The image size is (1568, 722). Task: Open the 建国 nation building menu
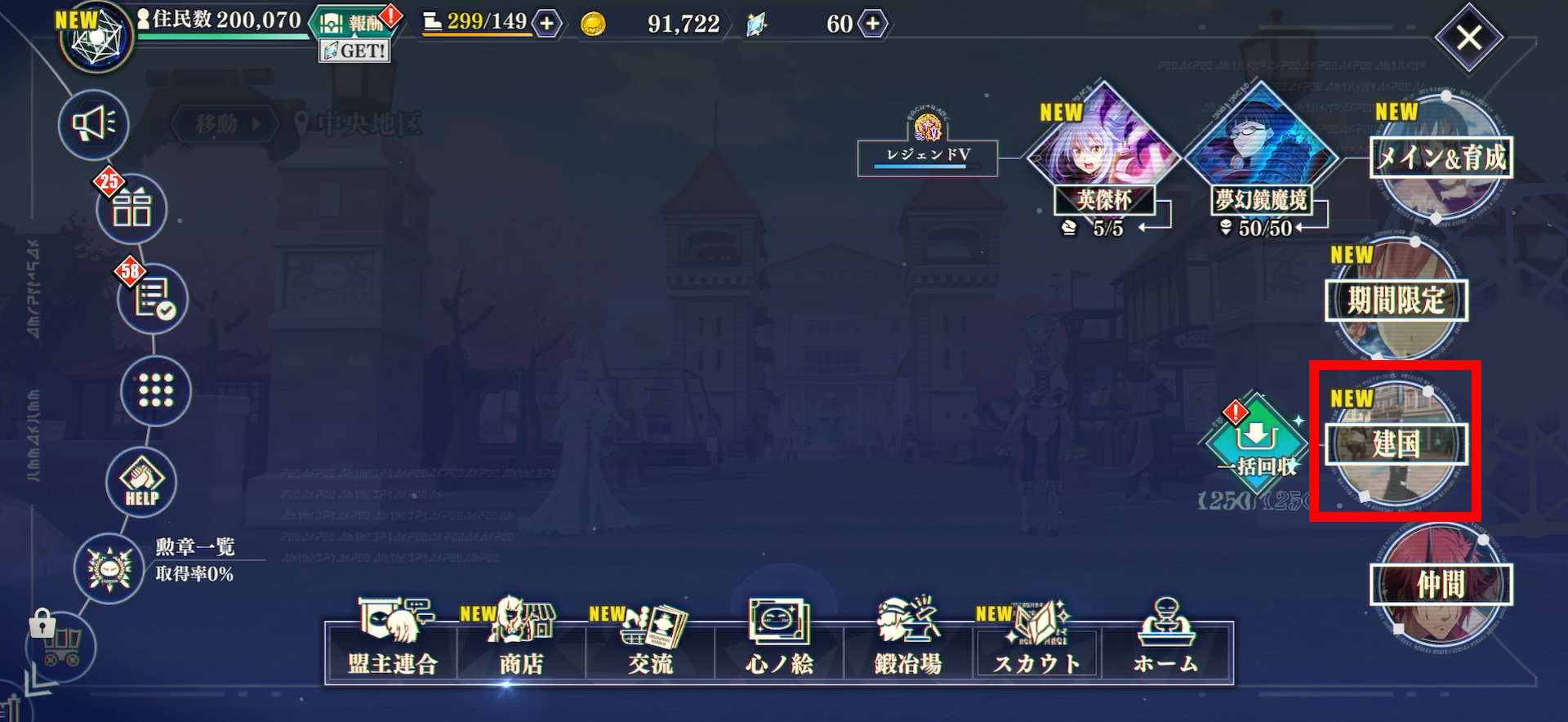pyautogui.click(x=1396, y=443)
